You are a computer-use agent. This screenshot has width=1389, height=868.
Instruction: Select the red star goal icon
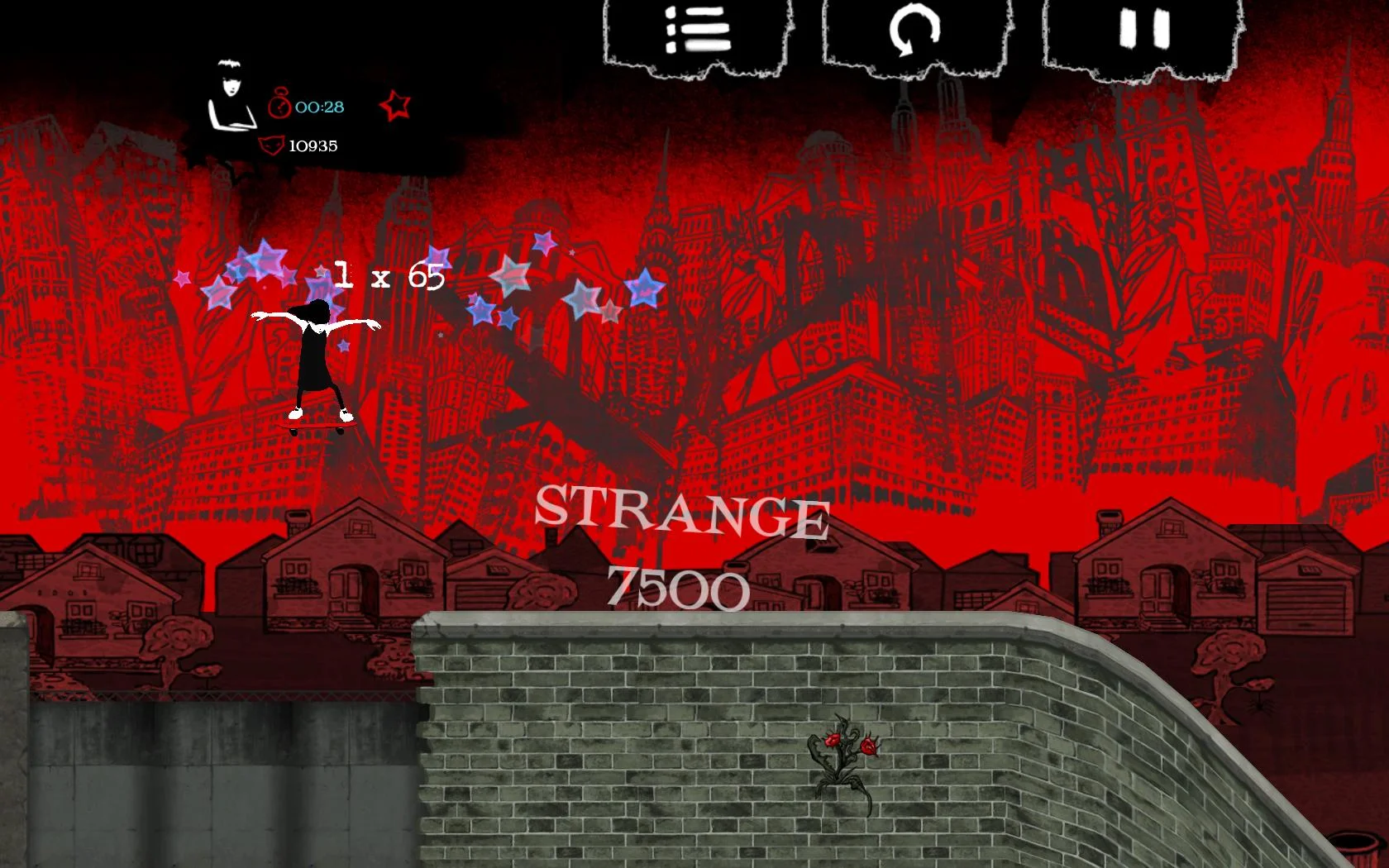395,106
